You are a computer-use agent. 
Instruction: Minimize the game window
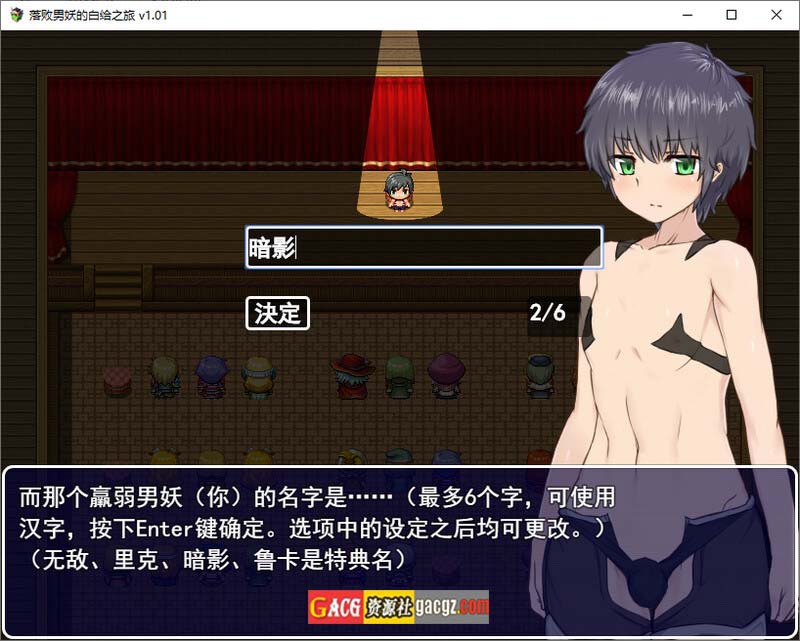click(685, 15)
